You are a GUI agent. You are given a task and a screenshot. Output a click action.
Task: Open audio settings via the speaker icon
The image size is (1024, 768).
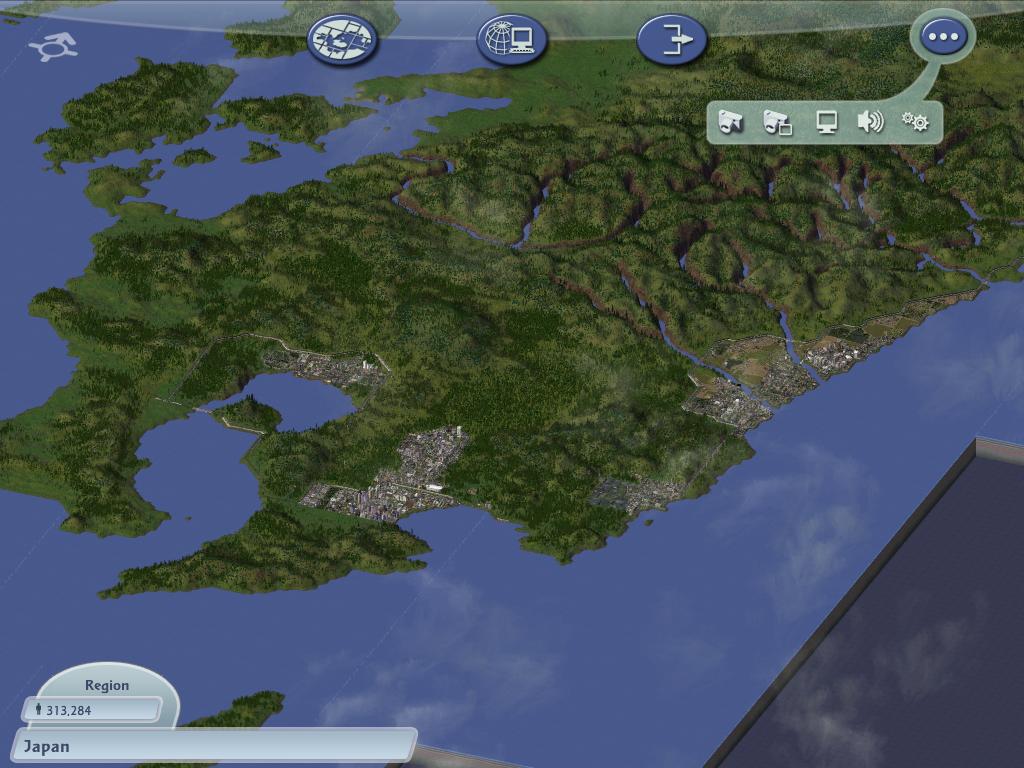coord(870,122)
